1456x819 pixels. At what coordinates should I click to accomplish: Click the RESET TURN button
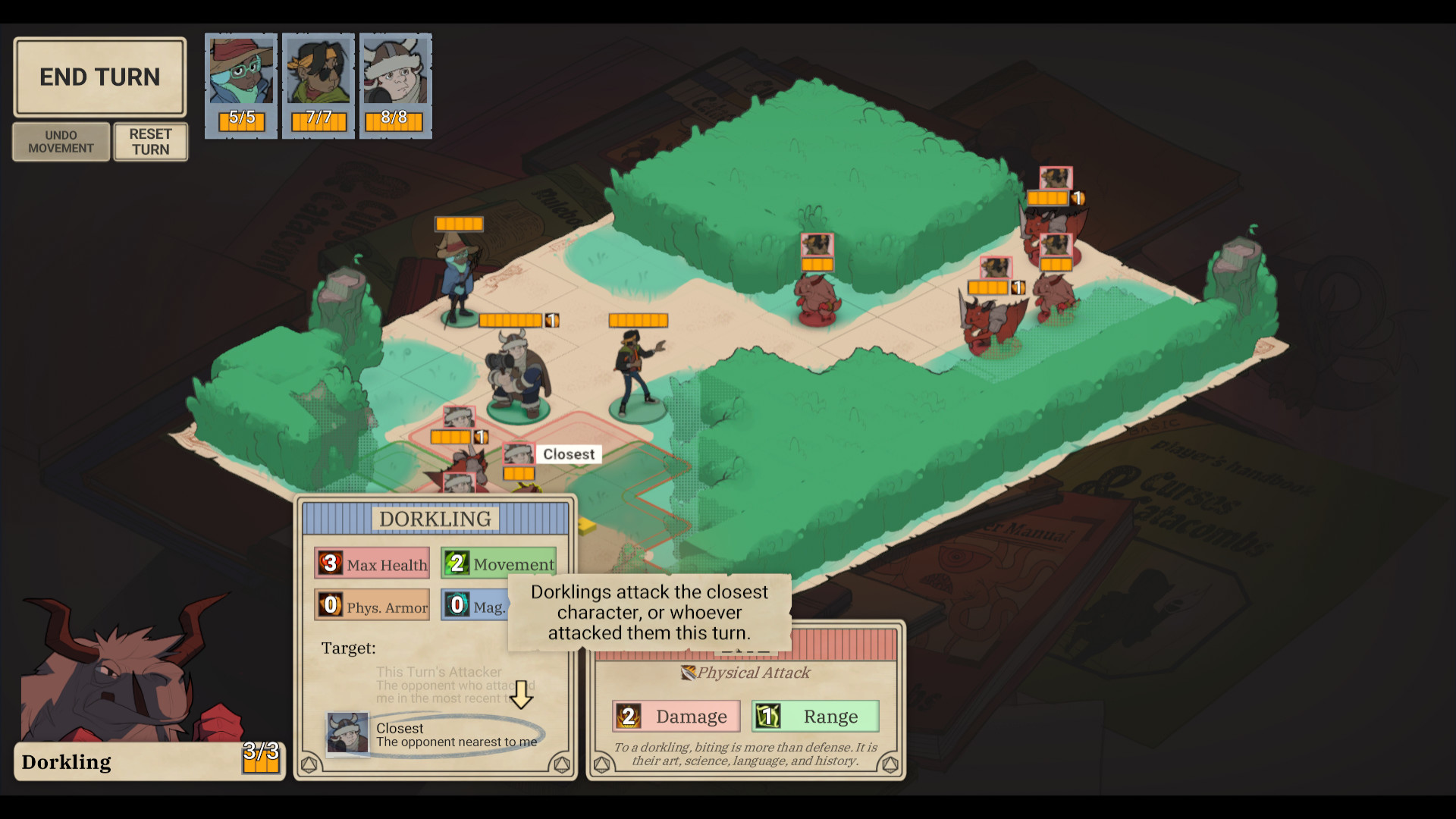click(x=150, y=141)
